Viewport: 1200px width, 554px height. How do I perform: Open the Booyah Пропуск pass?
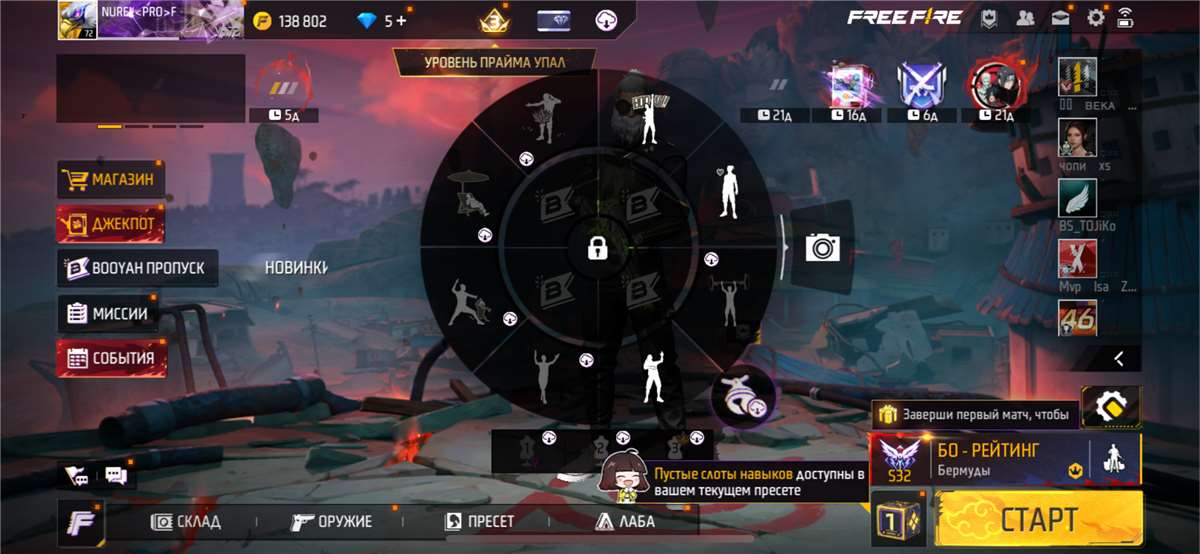[137, 268]
